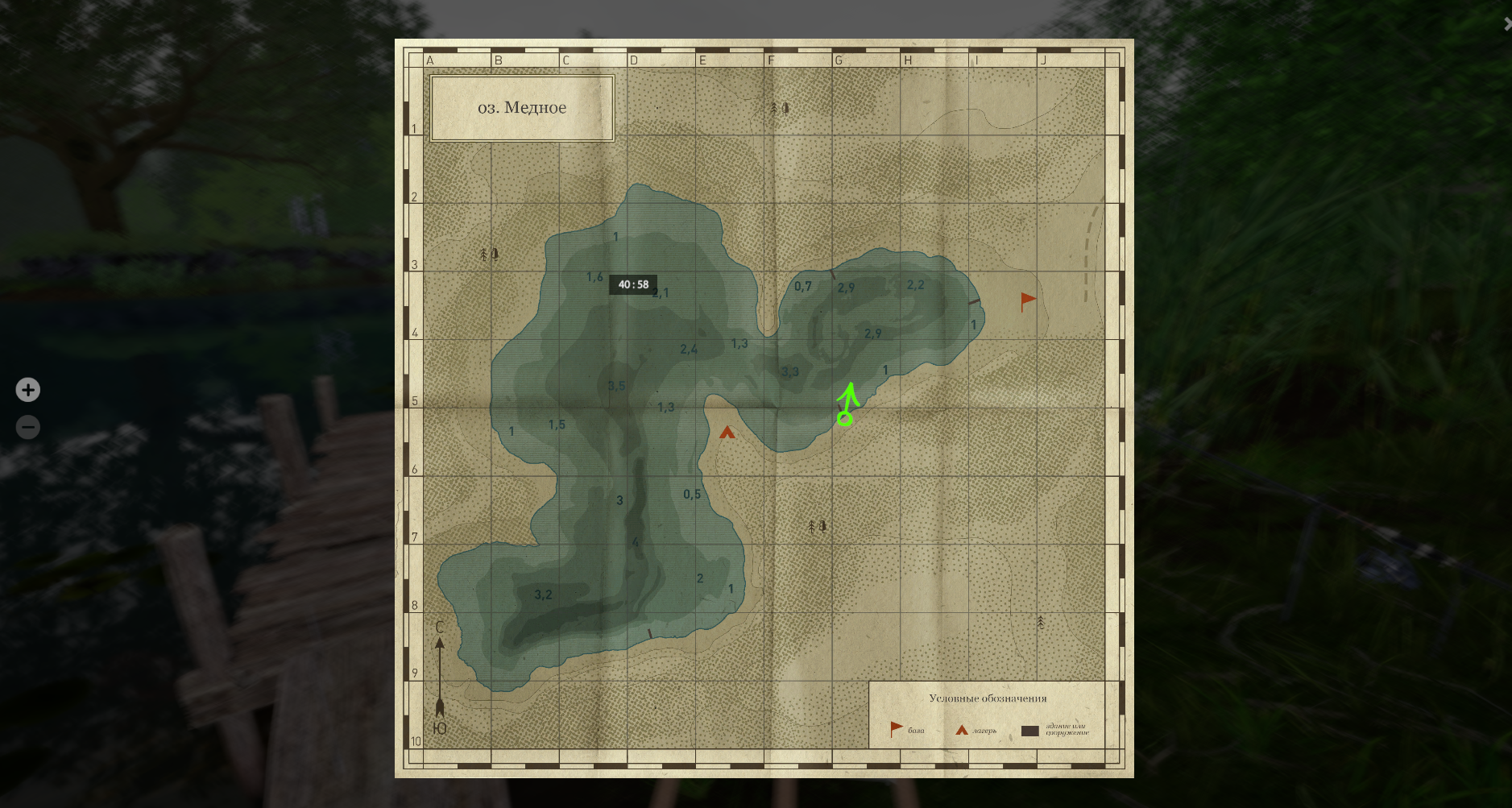The image size is (1512, 808).
Task: Close the map overlay
Action: [1507, 24]
